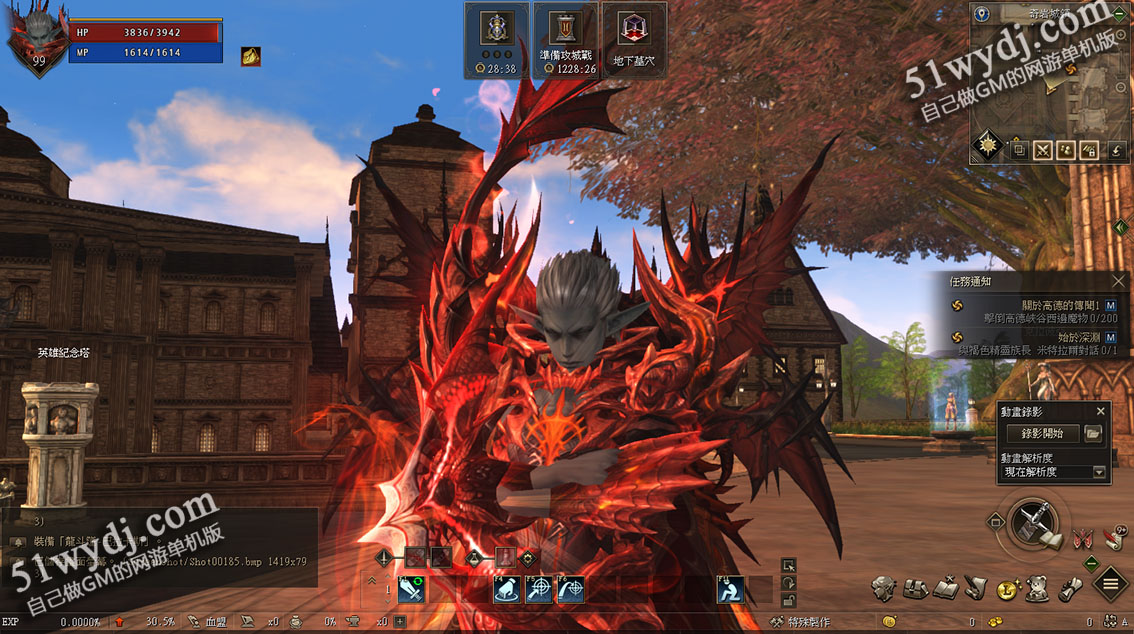Activate the hand pick-up skill

[x=506, y=590]
